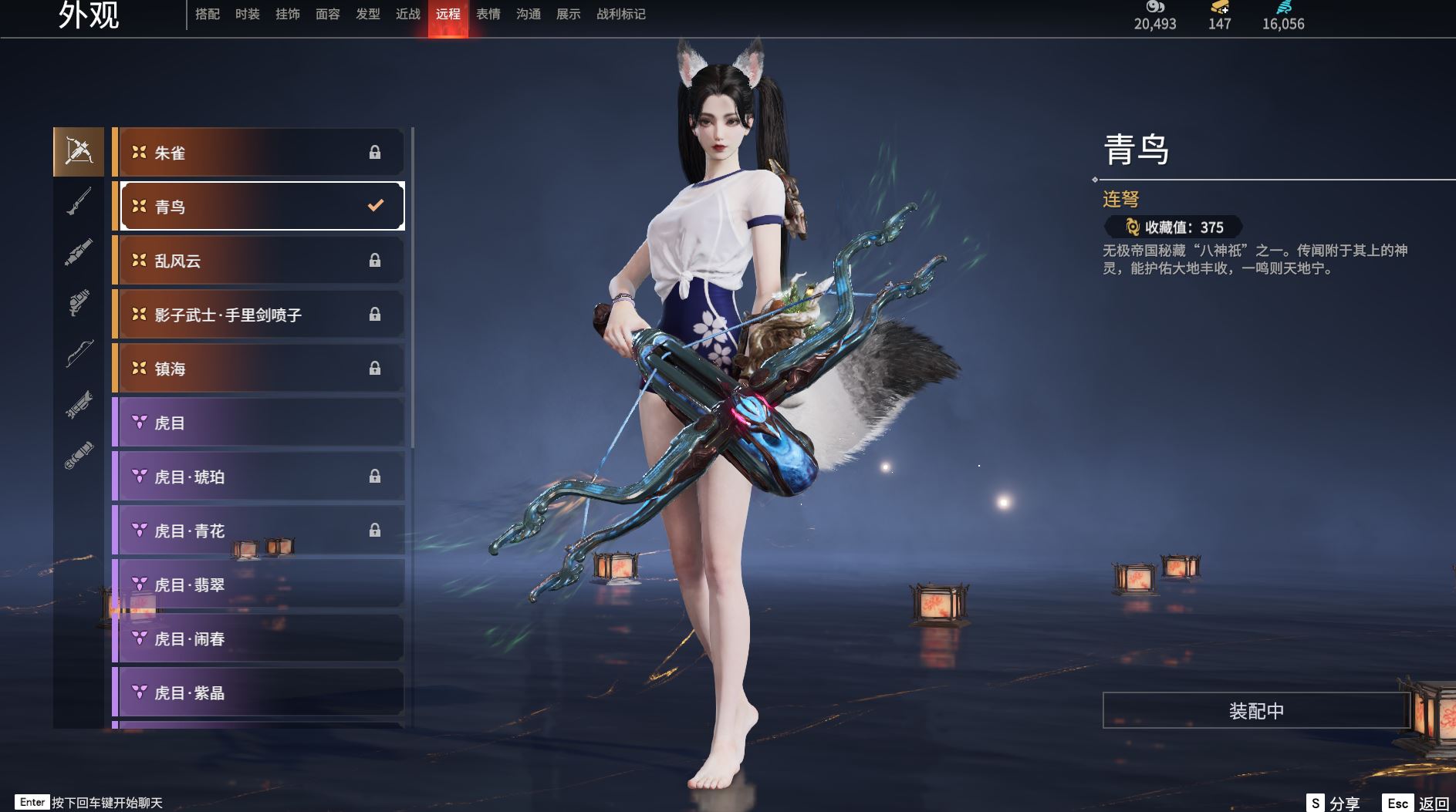Switch to the 战利标记 tab

[621, 14]
